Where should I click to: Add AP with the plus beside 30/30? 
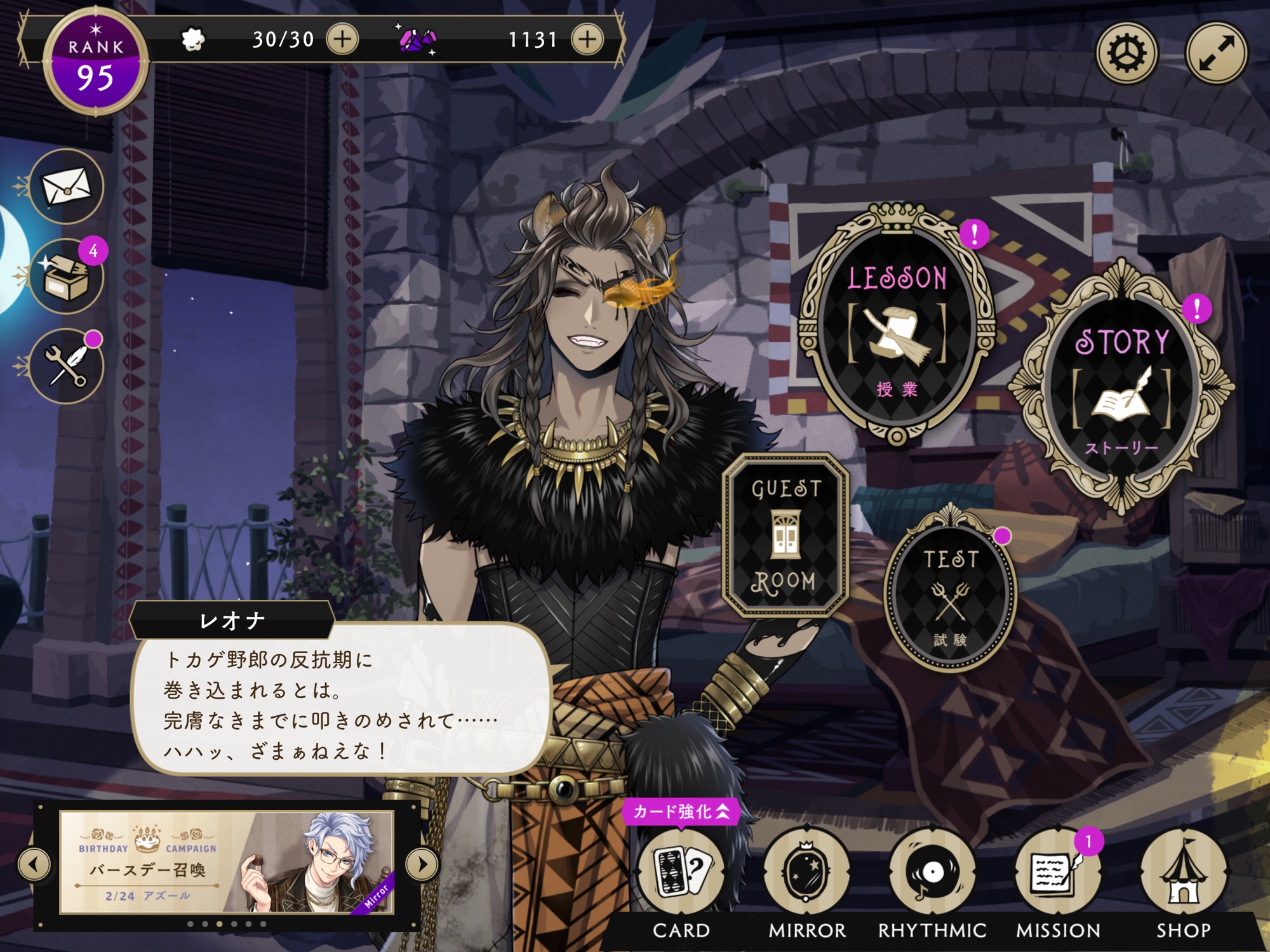click(342, 39)
